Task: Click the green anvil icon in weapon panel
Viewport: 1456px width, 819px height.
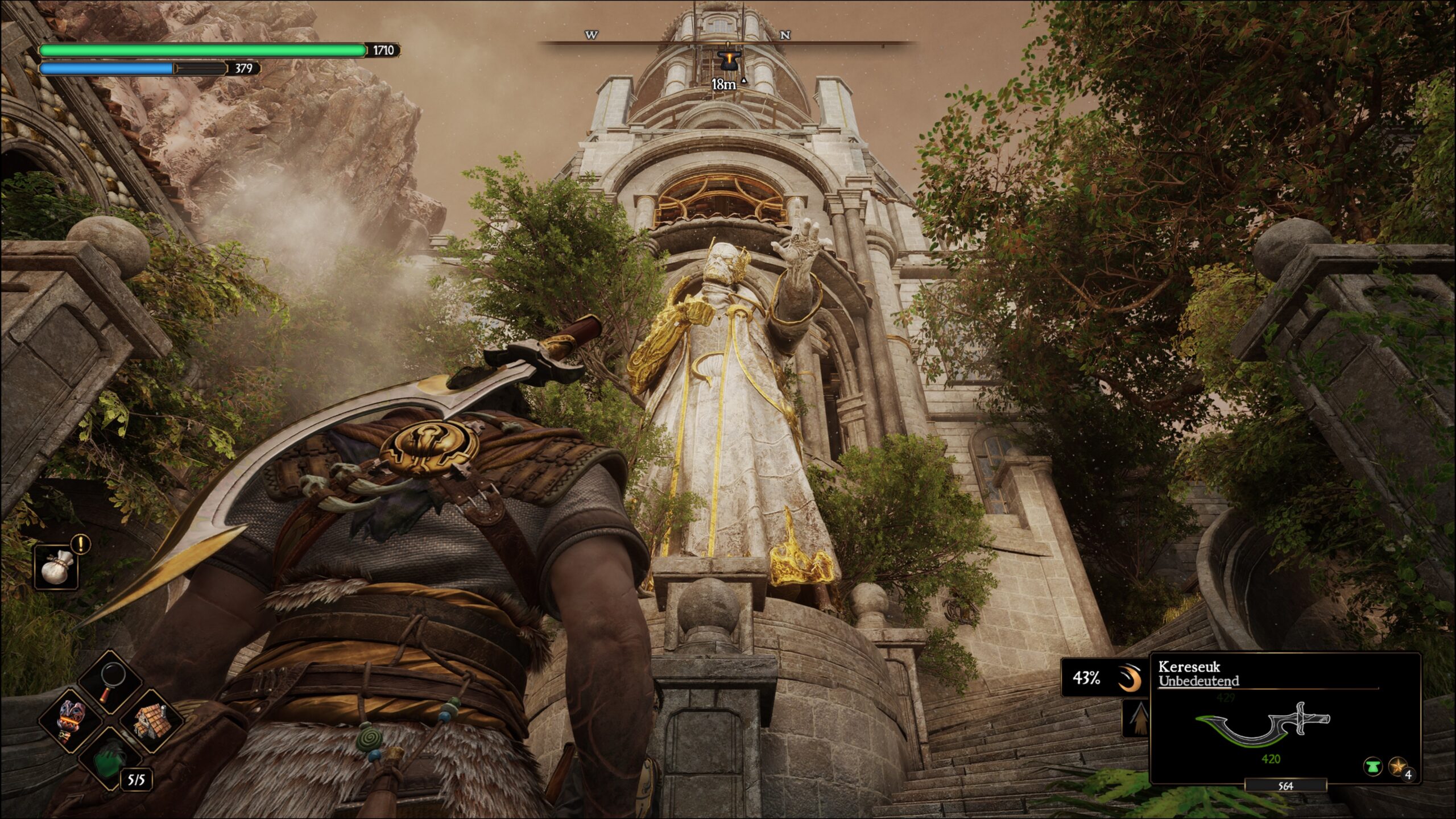Action: click(x=1372, y=767)
